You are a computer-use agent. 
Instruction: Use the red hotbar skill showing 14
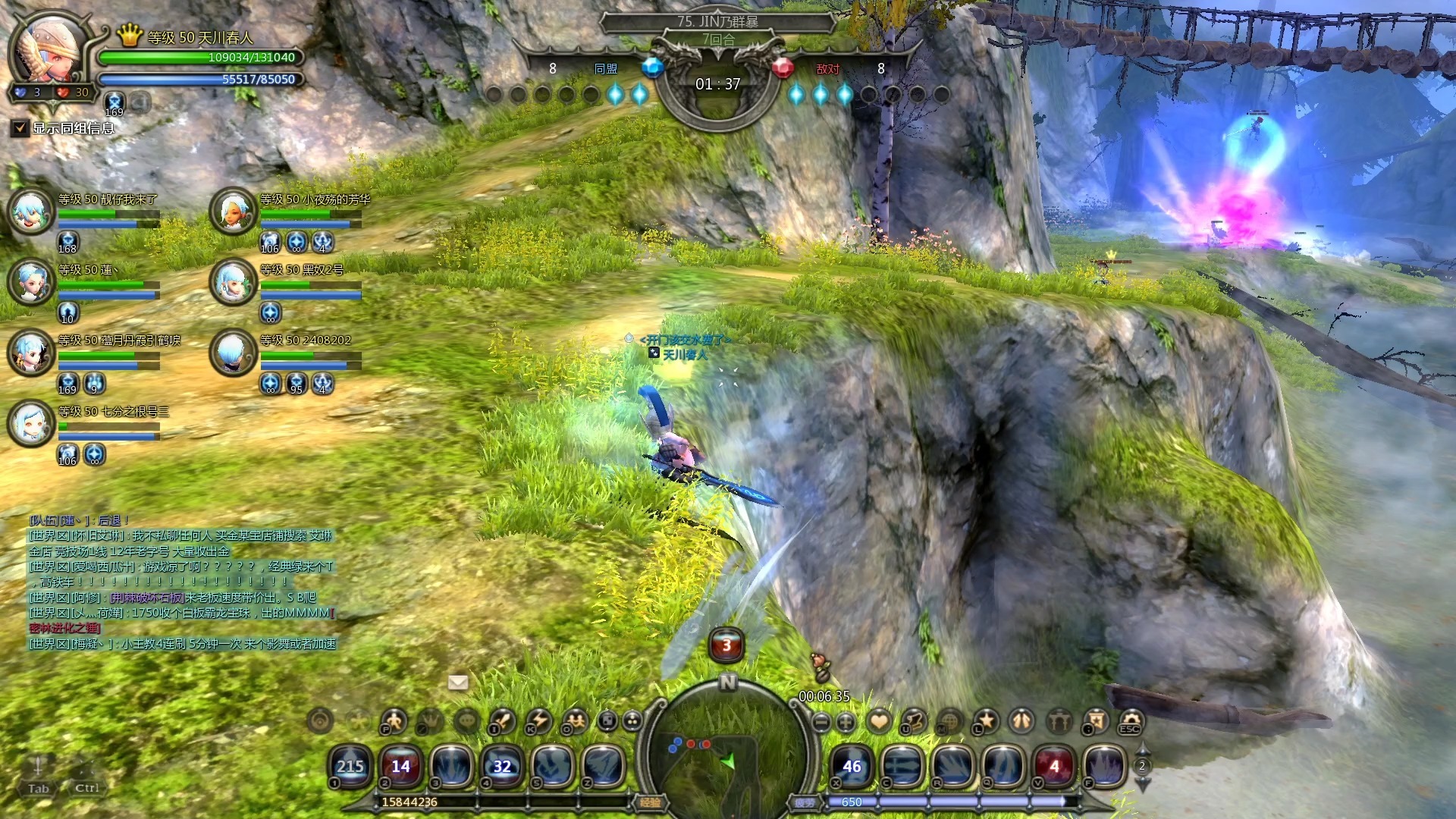[x=400, y=766]
